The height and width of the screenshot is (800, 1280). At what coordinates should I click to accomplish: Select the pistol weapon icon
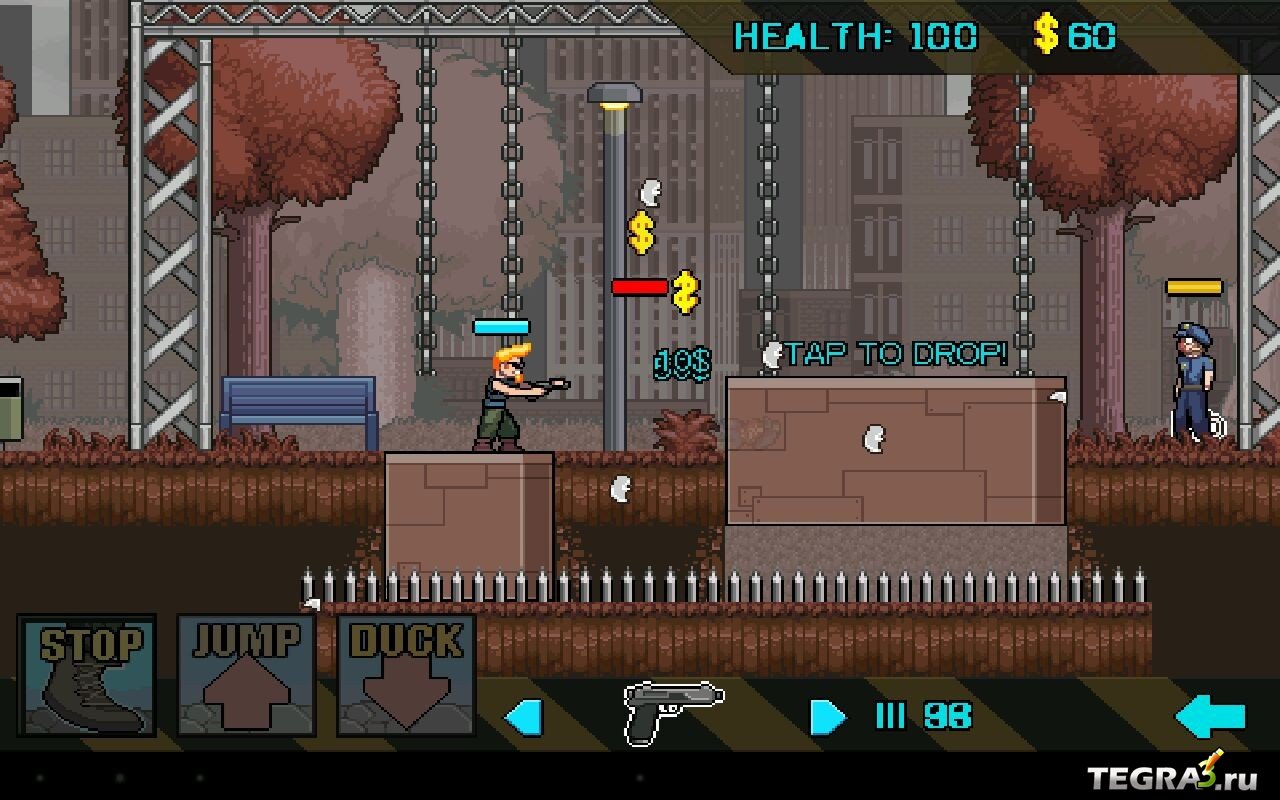673,712
